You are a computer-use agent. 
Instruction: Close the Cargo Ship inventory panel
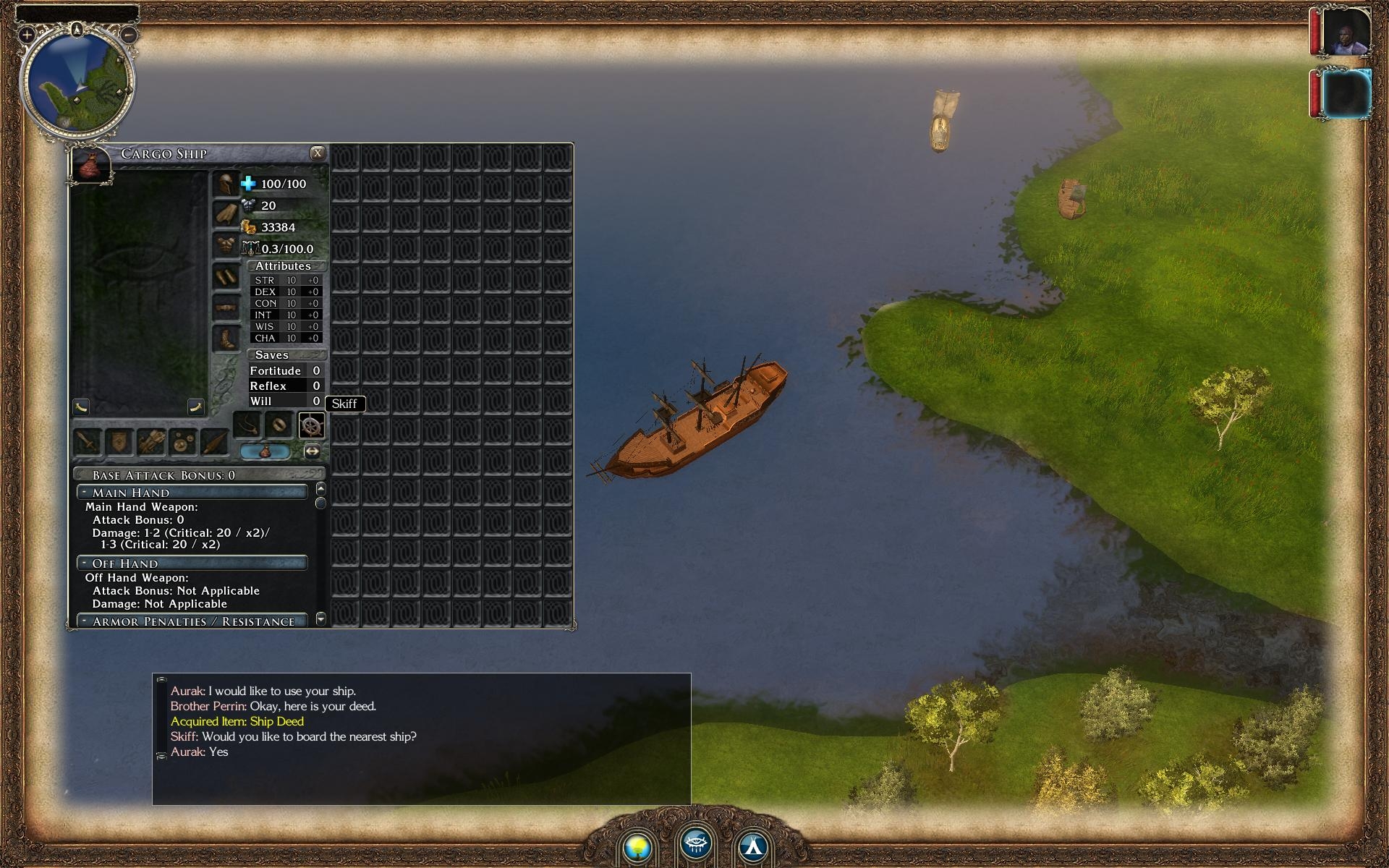tap(317, 153)
